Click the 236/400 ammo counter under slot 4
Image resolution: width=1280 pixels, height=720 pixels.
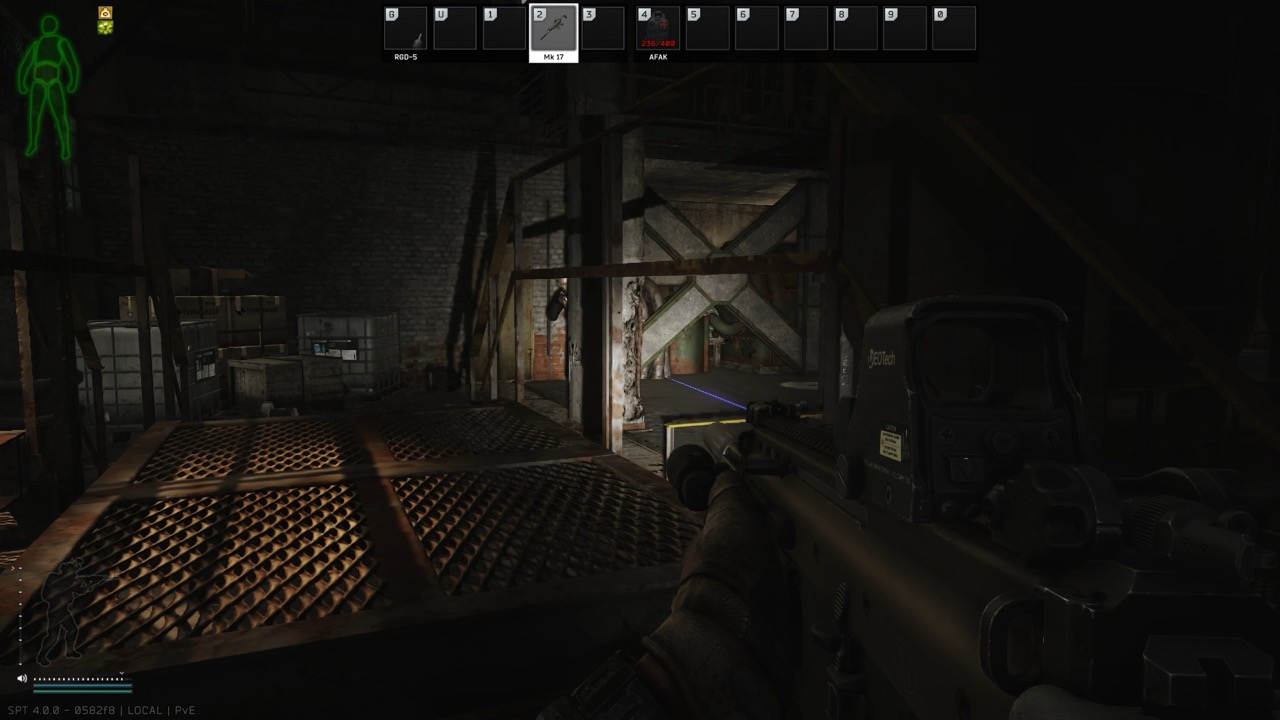coord(657,43)
